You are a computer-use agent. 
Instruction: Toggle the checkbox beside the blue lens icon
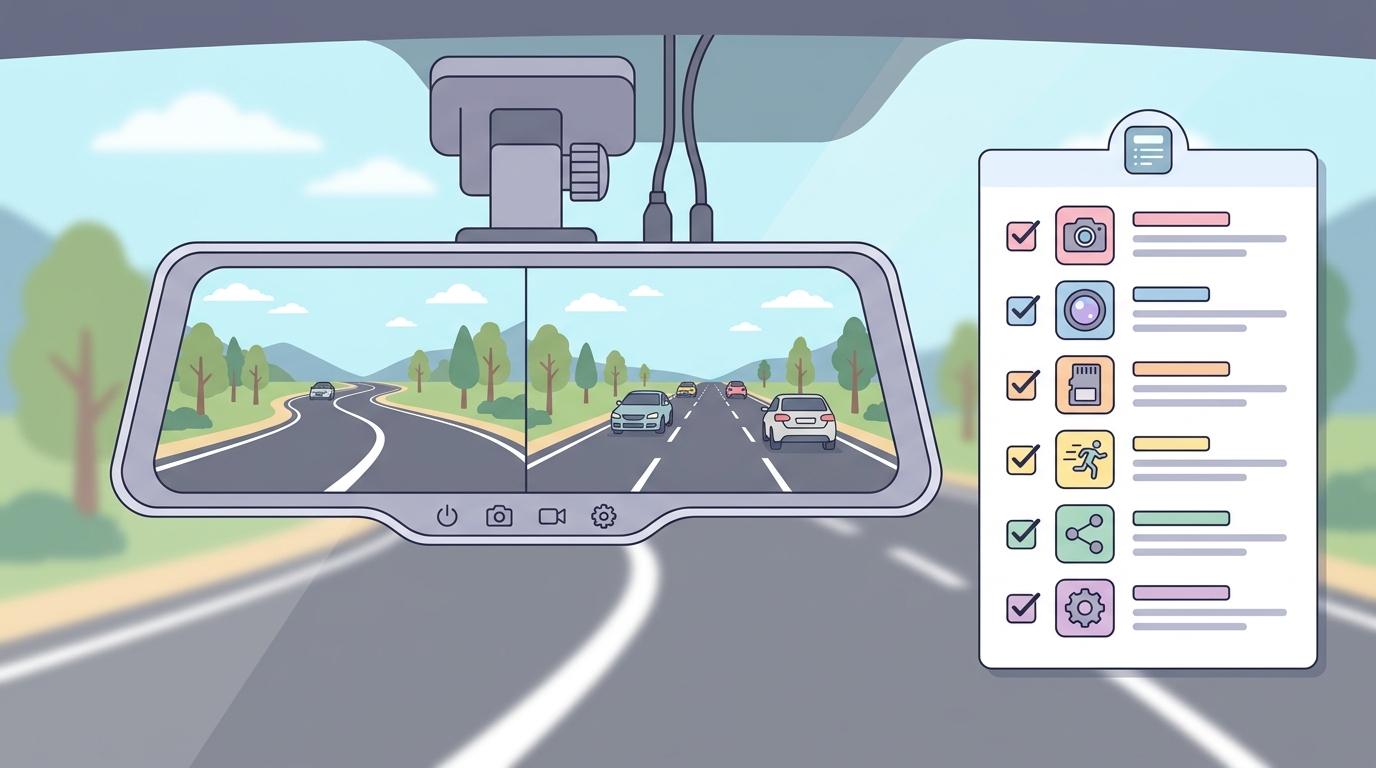(x=1021, y=310)
